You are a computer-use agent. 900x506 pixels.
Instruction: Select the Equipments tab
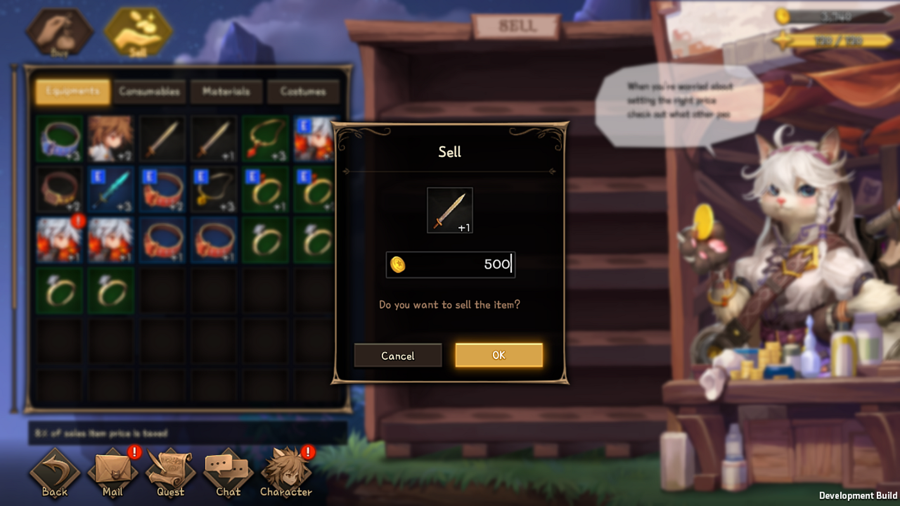tap(72, 92)
